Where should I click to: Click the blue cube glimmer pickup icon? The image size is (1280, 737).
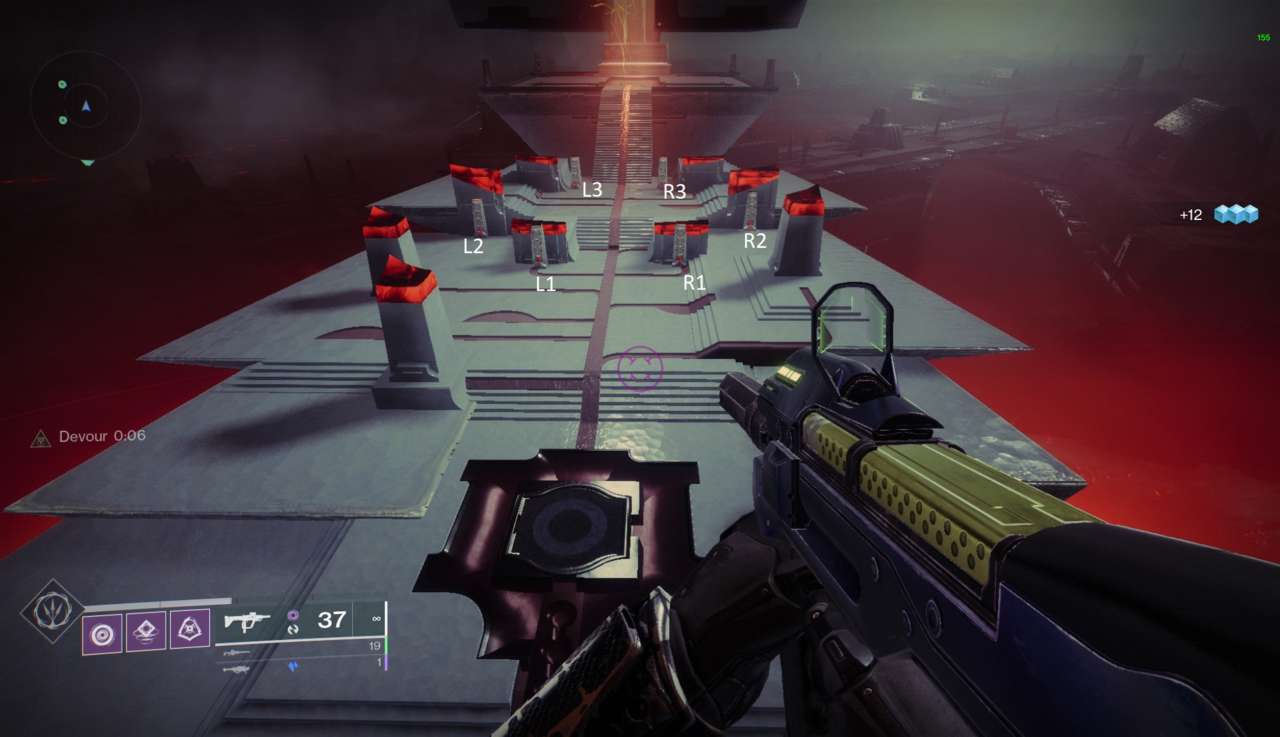(x=1235, y=214)
